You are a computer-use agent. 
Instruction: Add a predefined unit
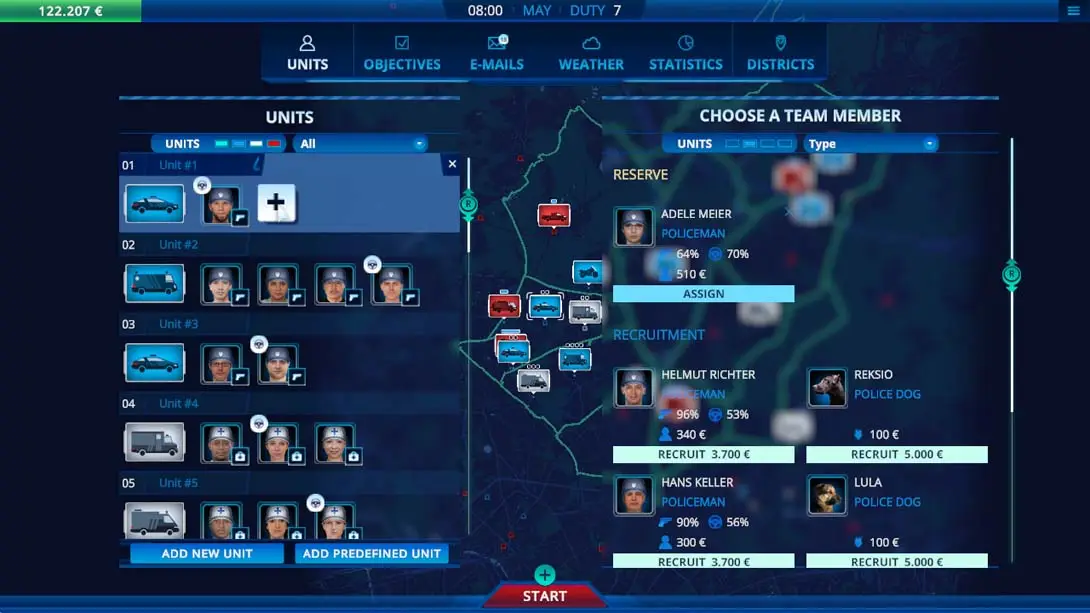coord(371,553)
